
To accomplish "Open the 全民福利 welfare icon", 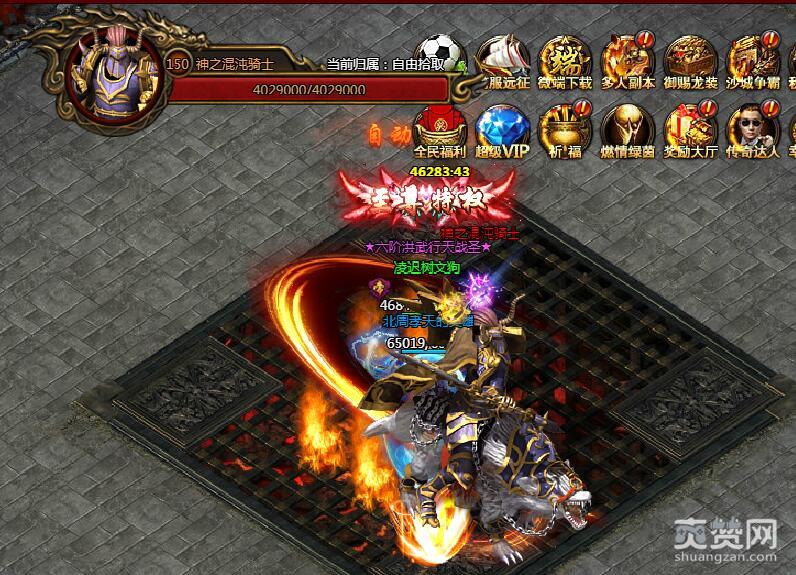I will (439, 129).
